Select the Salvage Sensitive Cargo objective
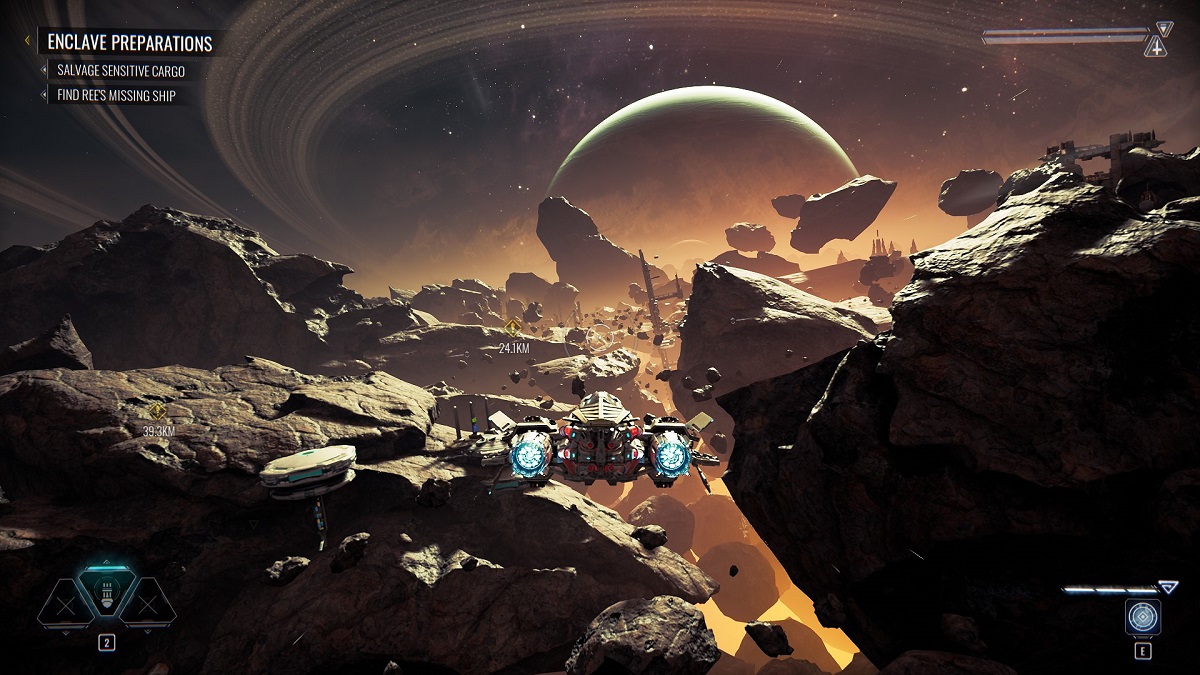 click(121, 71)
